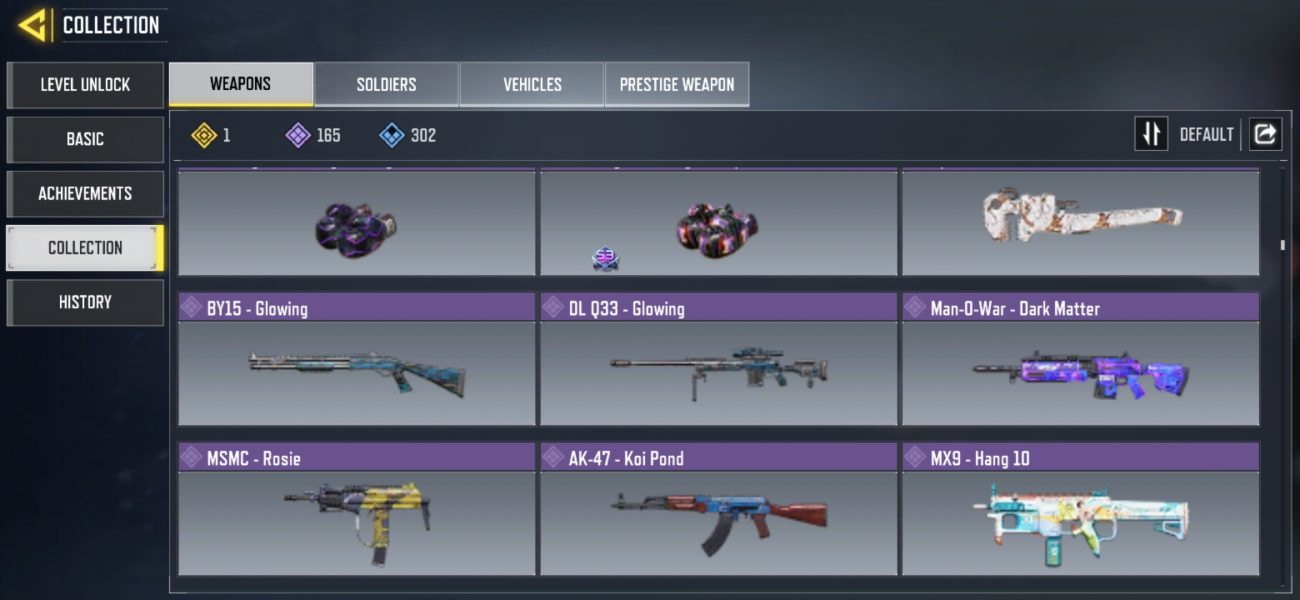Image resolution: width=1300 pixels, height=600 pixels.
Task: Open the Basic profile section
Action: [85, 139]
